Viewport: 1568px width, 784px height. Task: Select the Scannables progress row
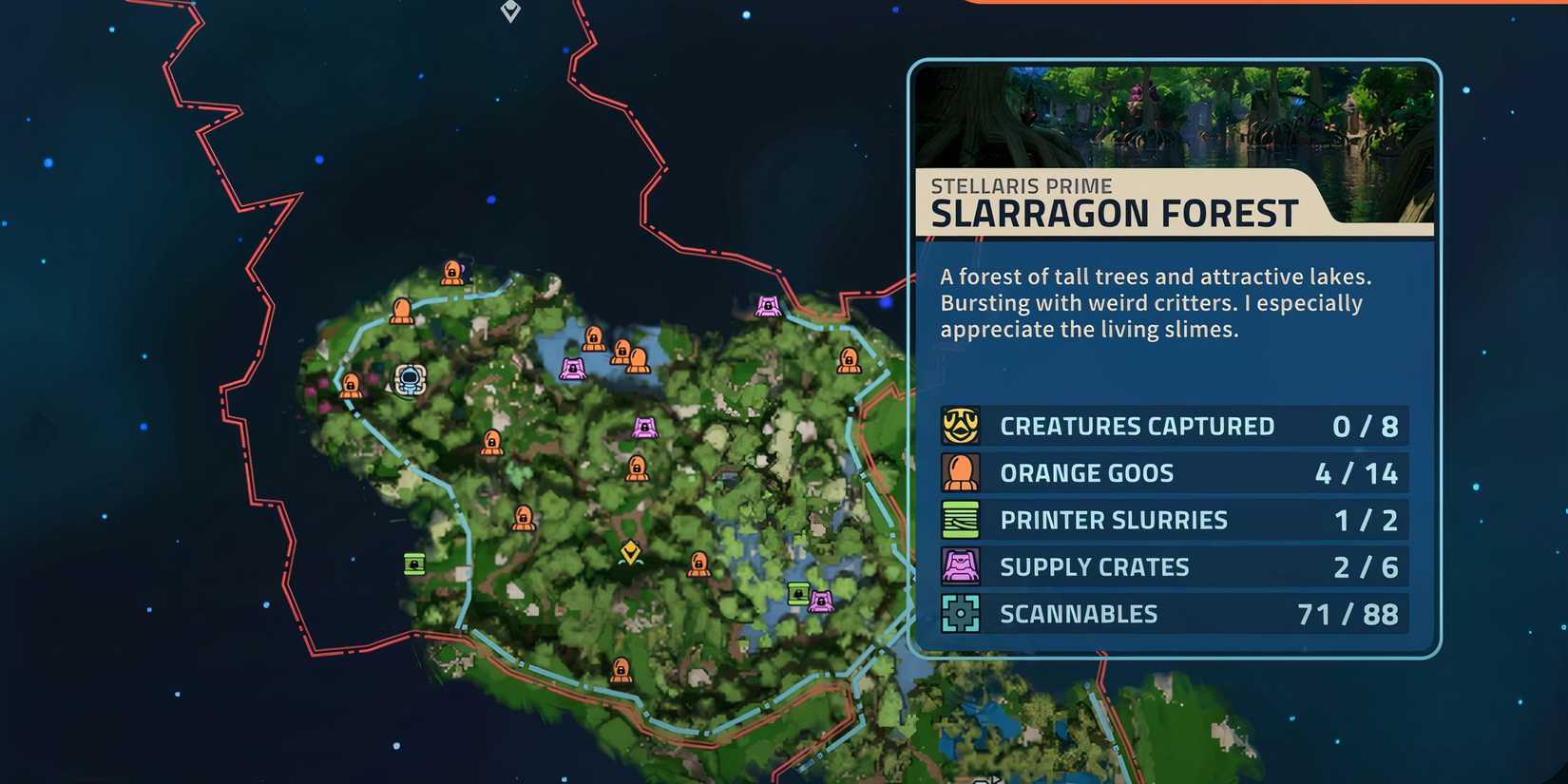(x=1174, y=614)
